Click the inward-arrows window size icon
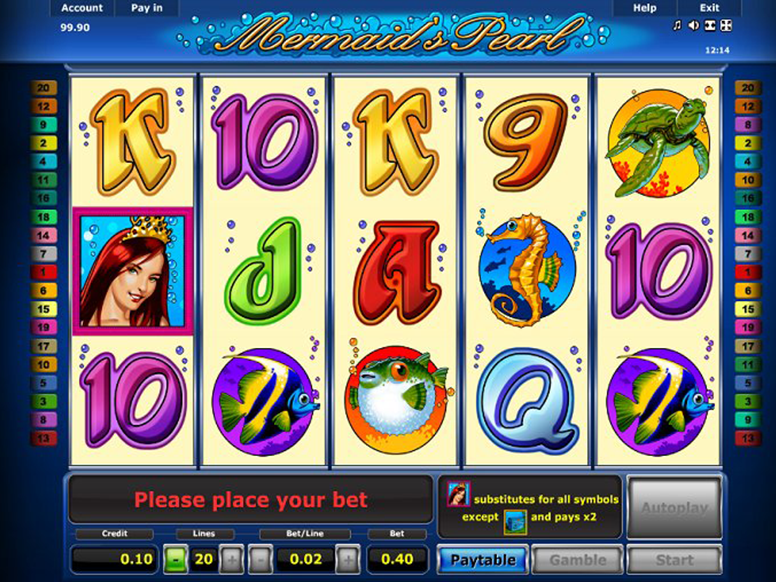Screen dimensions: 776x582 click(710, 25)
